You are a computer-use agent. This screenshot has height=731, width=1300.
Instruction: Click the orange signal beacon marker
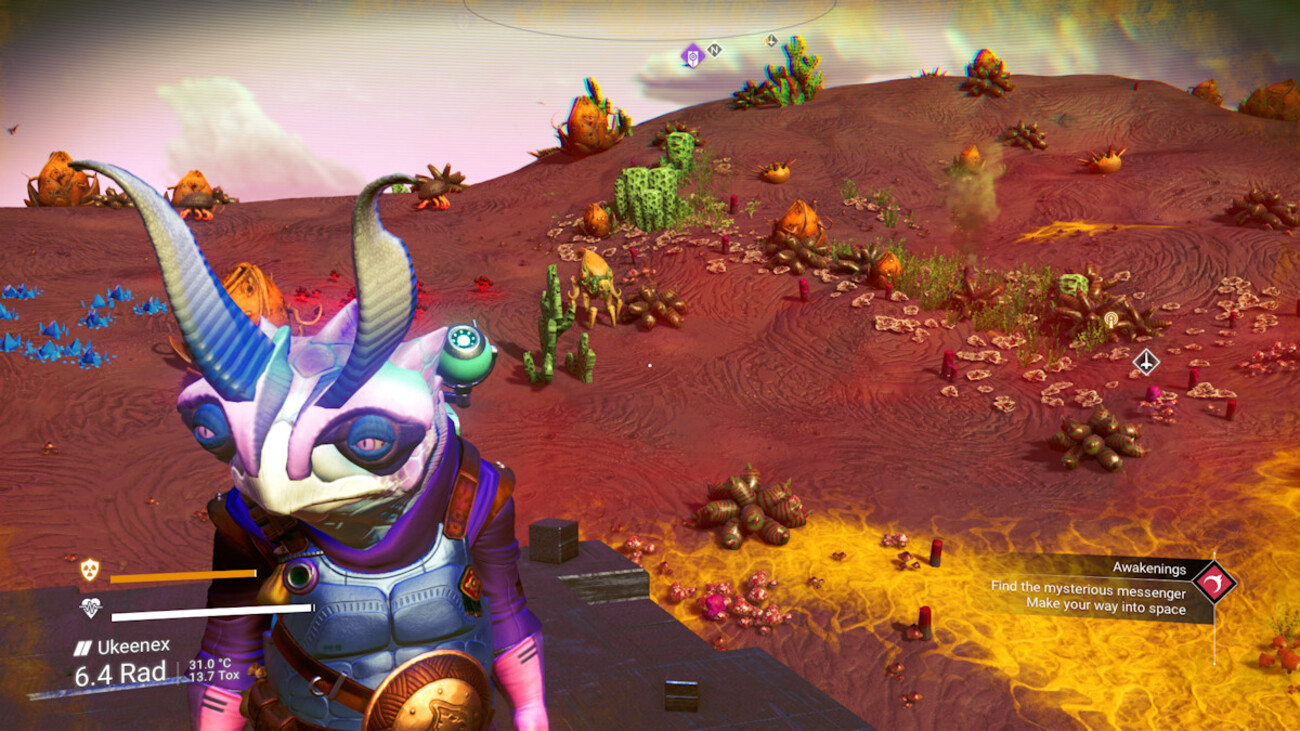click(1110, 320)
